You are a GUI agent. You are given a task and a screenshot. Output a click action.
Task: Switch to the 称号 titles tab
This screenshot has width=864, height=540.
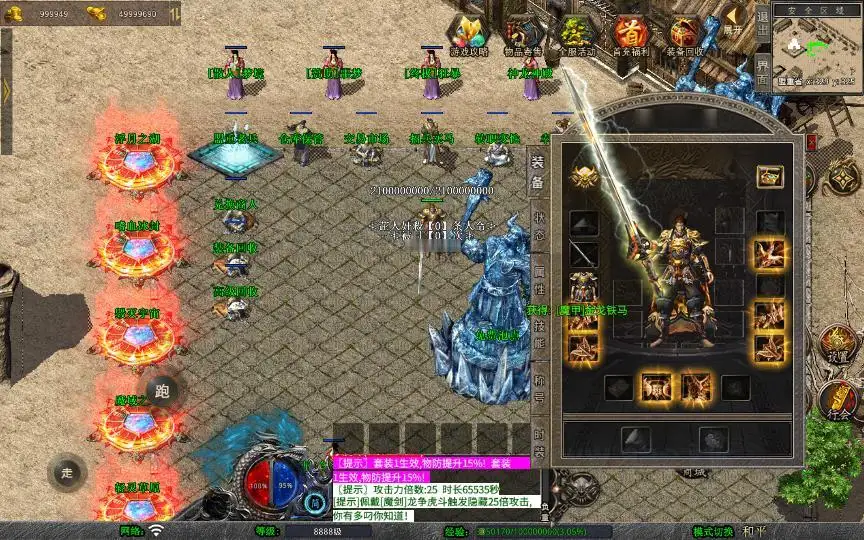538,386
